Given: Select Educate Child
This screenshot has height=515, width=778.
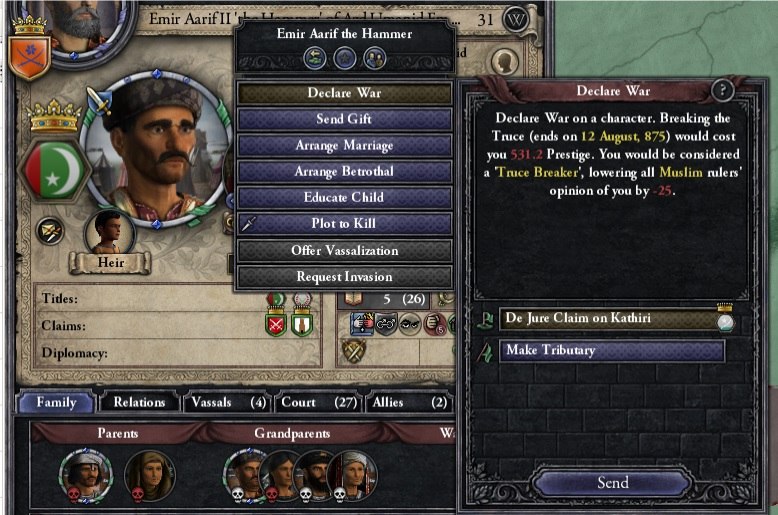Looking at the screenshot, I should click(x=343, y=197).
